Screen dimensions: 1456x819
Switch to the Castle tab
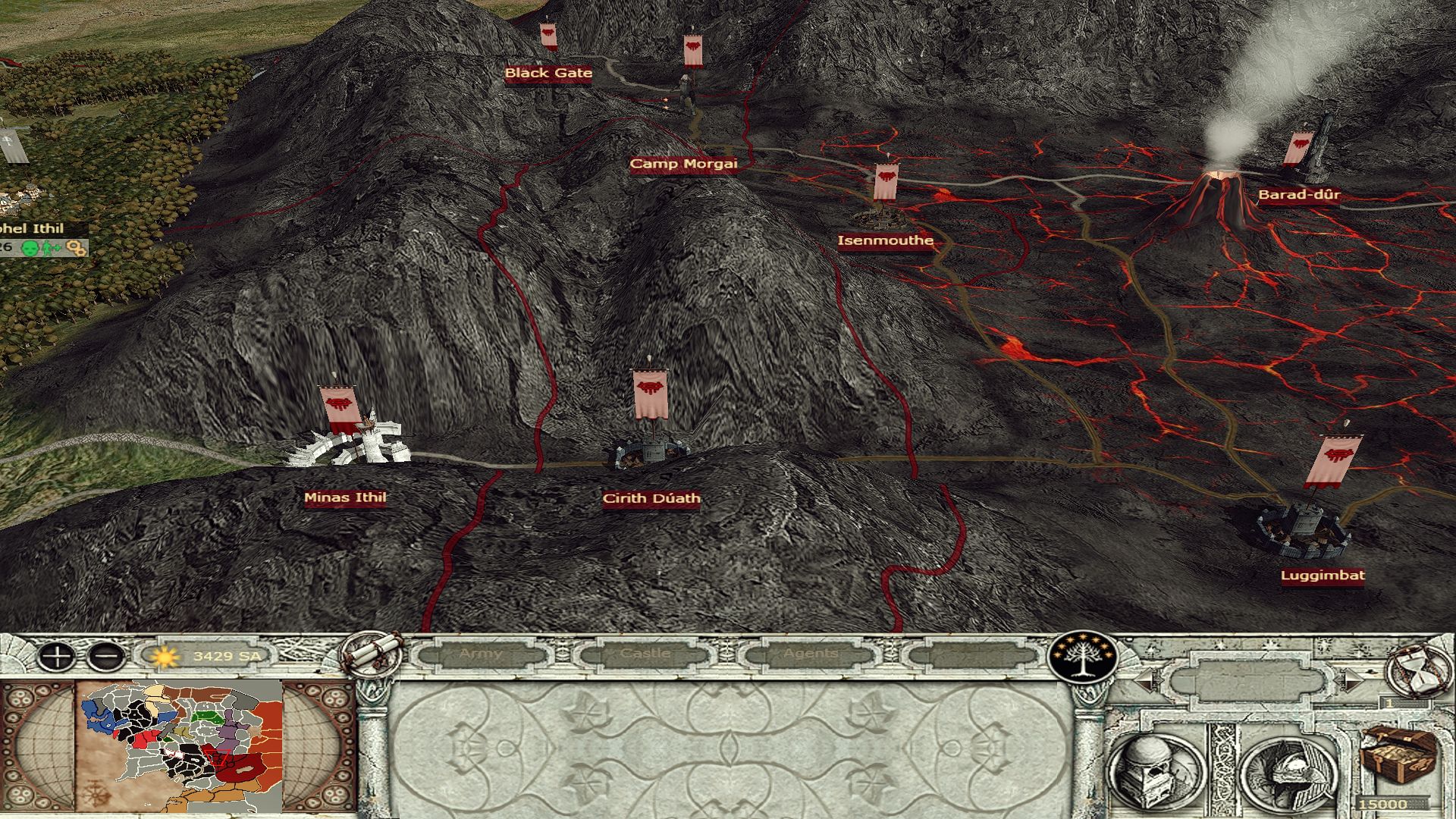point(645,654)
